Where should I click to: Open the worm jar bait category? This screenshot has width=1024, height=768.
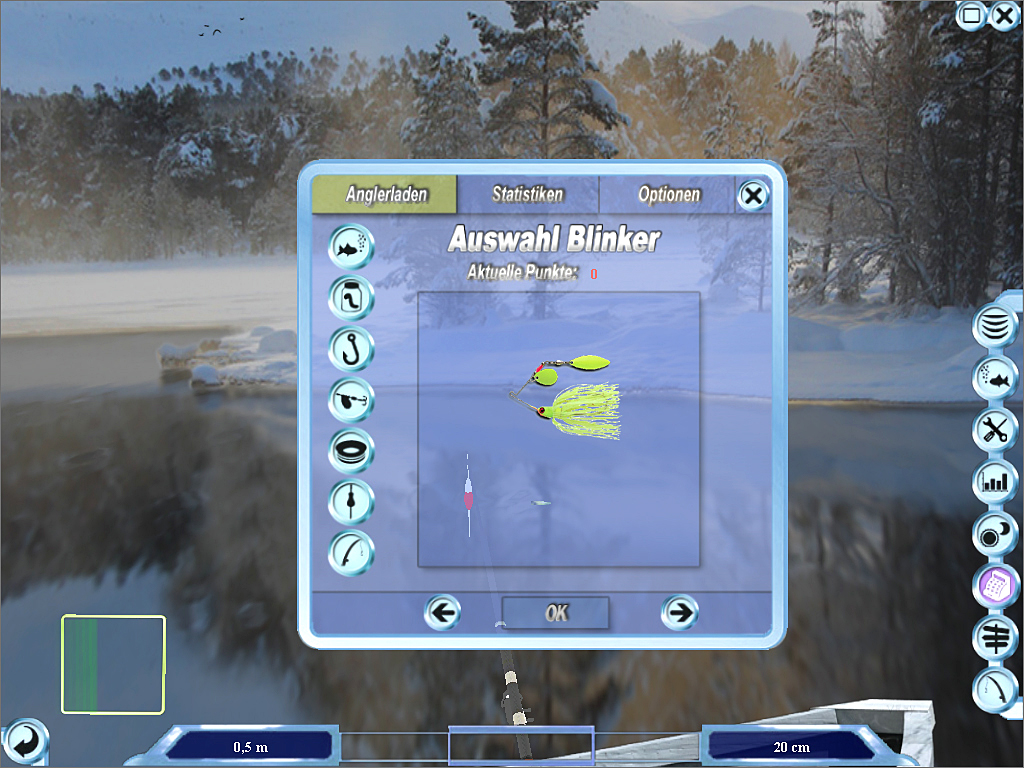(351, 297)
